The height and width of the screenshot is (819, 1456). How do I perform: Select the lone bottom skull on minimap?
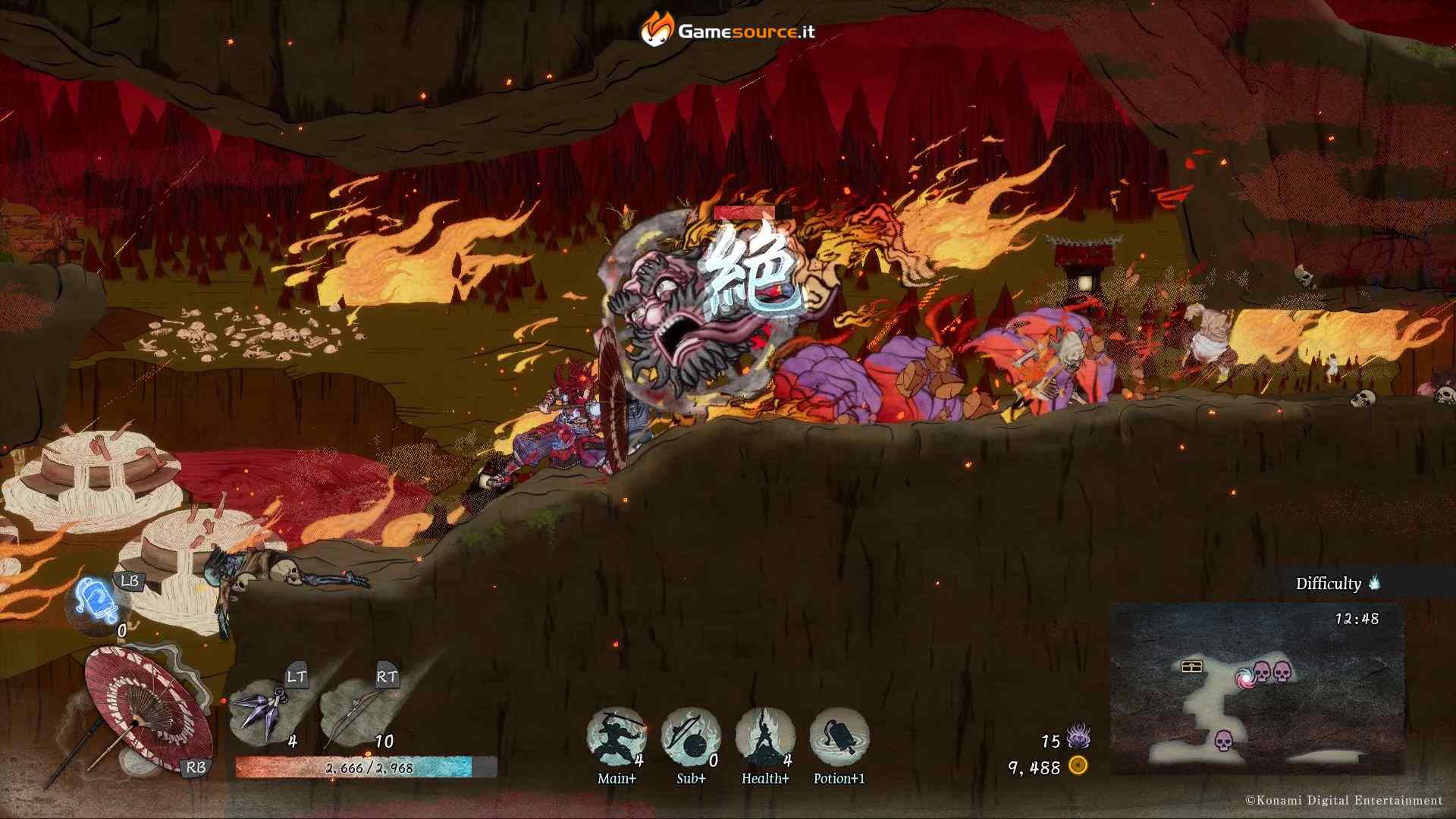point(1222,740)
